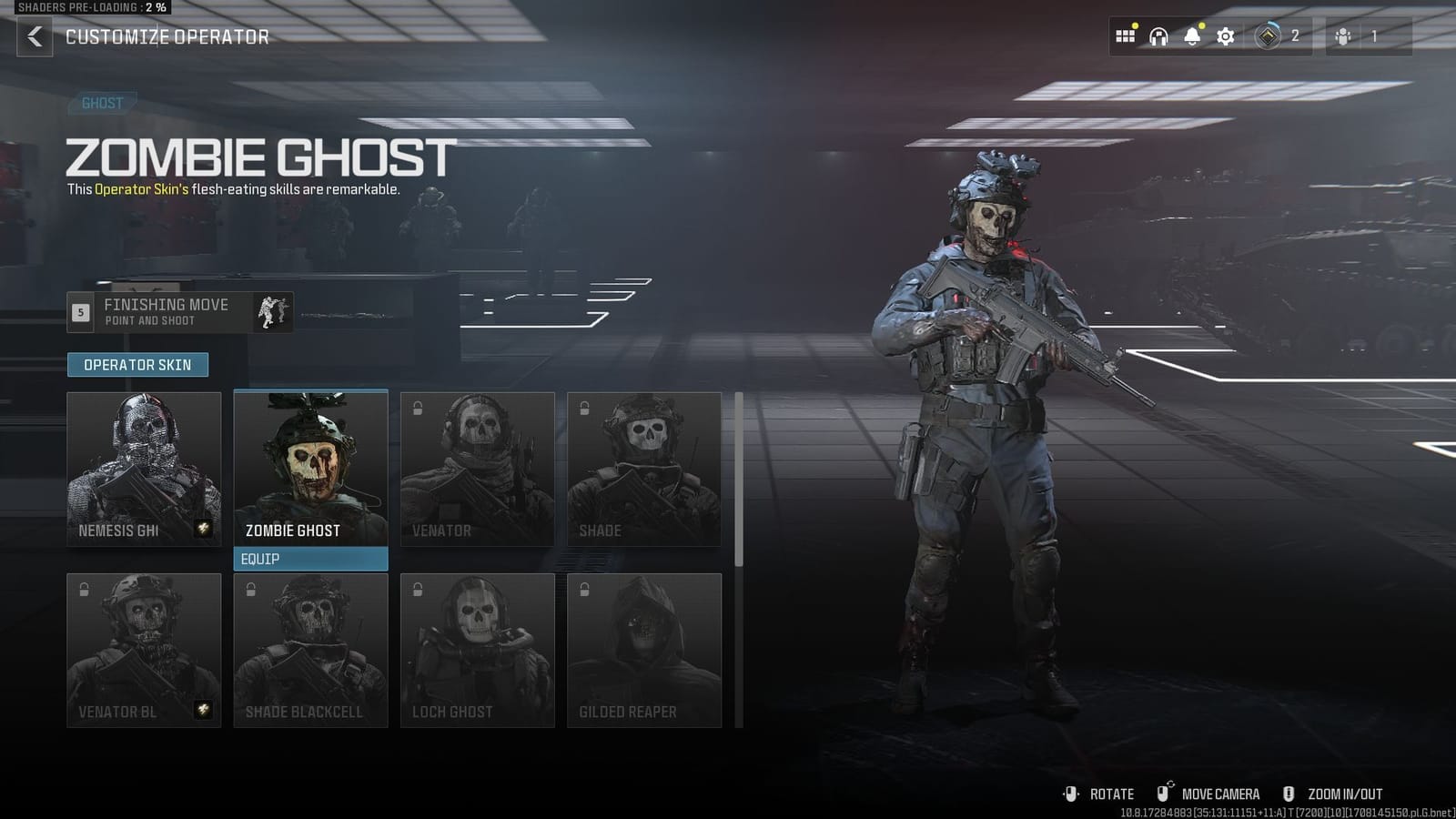Select the Shade Blackcell skin thumbnail
This screenshot has width=1456, height=819.
[310, 648]
